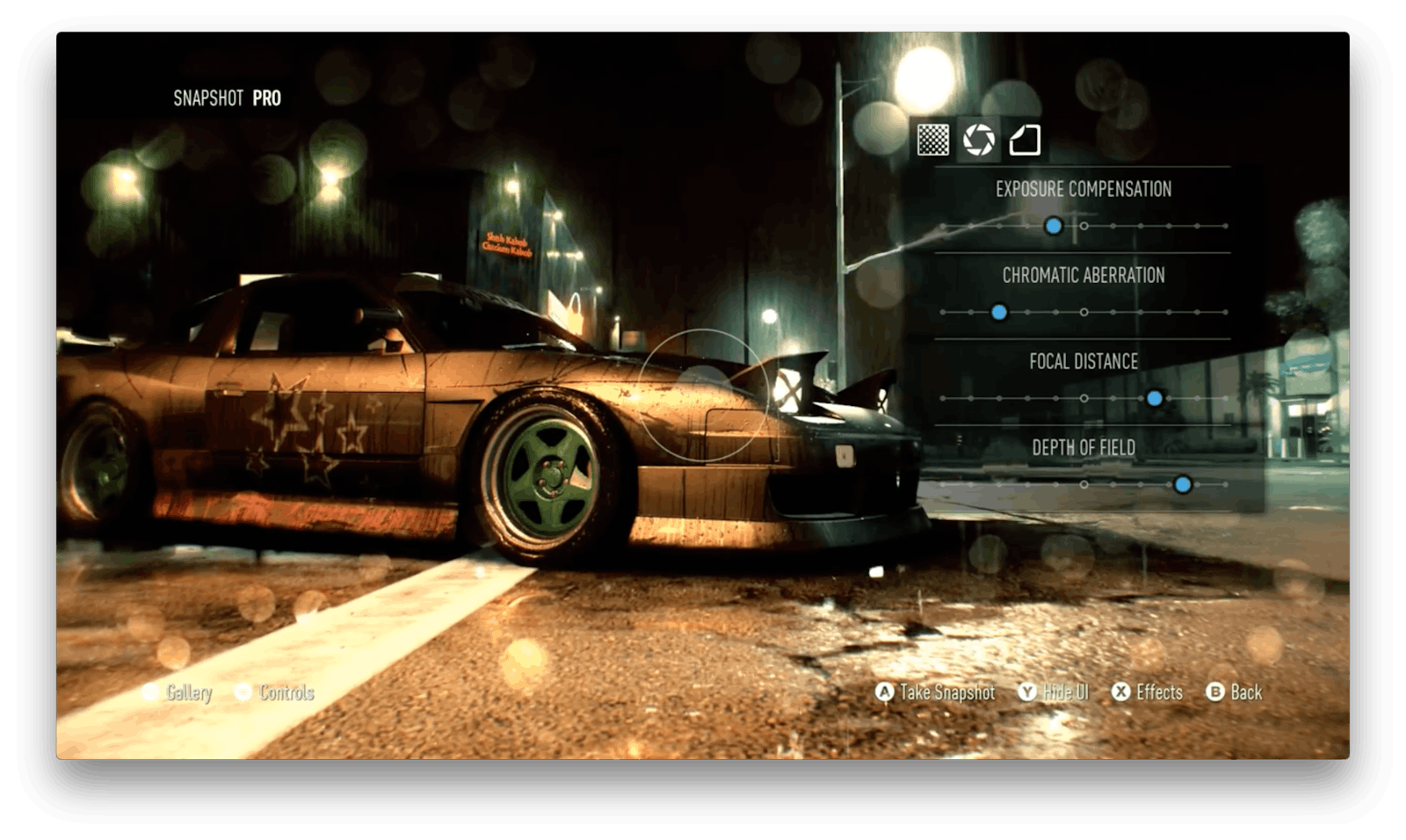Adjust the Exposure Compensation slider

click(1054, 227)
